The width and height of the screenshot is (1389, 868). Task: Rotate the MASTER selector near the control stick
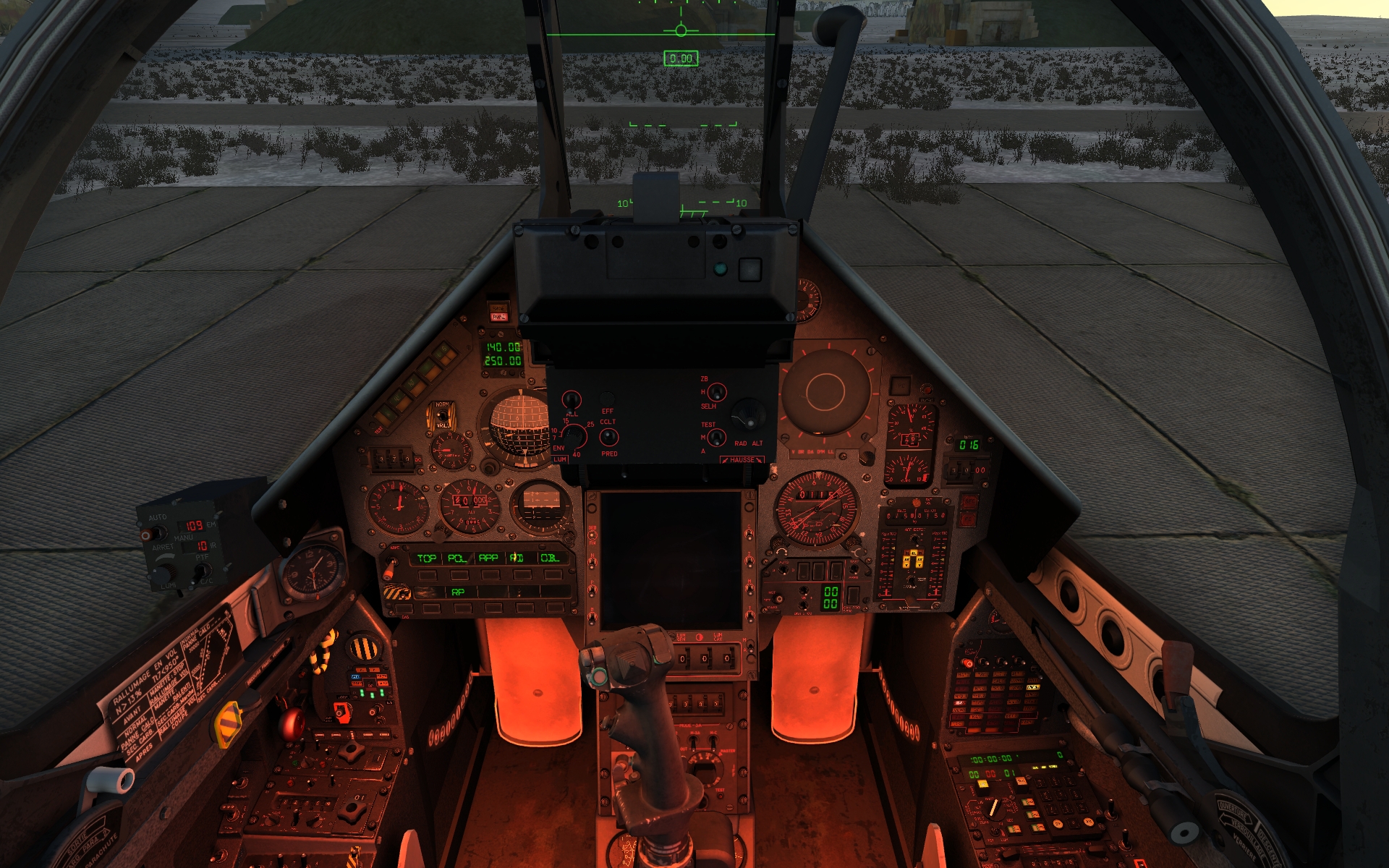point(707,770)
